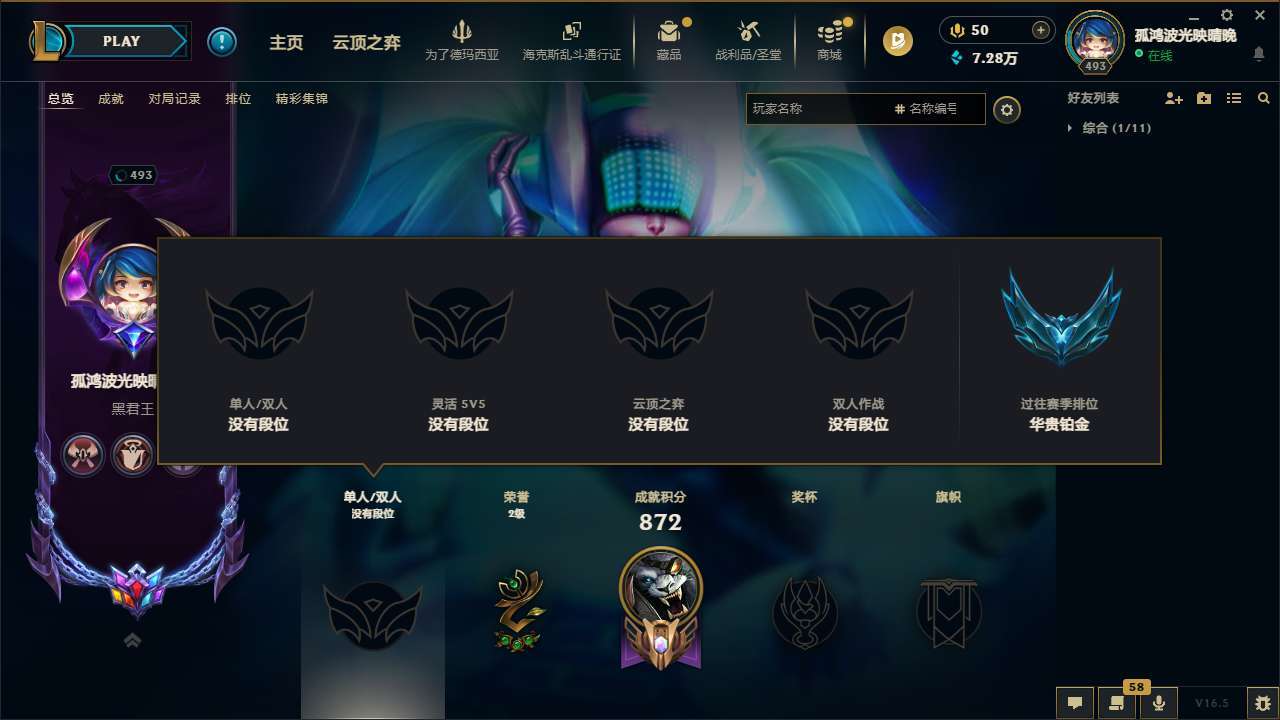Switch friend list display mode
This screenshot has height=720, width=1280.
coord(1234,98)
